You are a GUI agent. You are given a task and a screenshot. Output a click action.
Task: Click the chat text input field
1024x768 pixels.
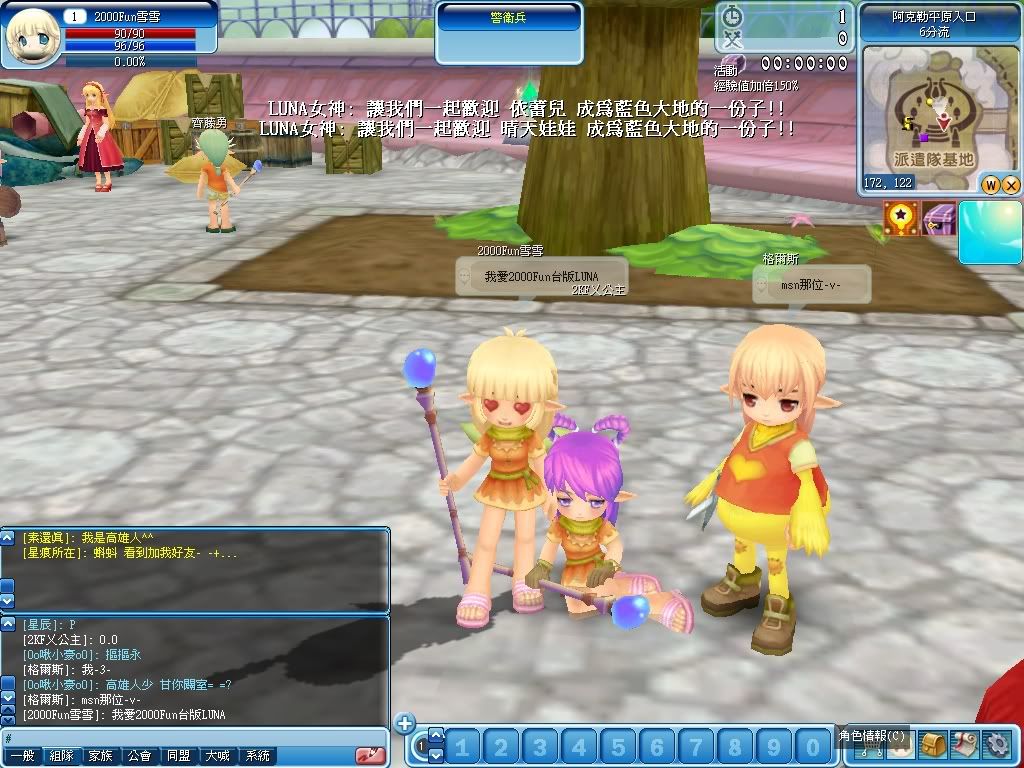pyautogui.click(x=190, y=738)
